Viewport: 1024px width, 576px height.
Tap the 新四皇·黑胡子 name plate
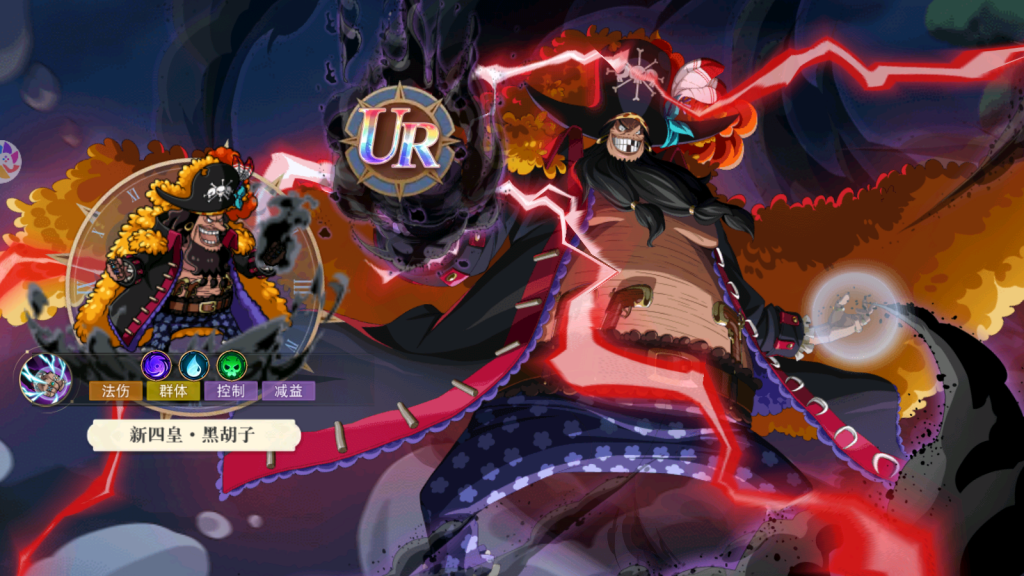pyautogui.click(x=193, y=435)
